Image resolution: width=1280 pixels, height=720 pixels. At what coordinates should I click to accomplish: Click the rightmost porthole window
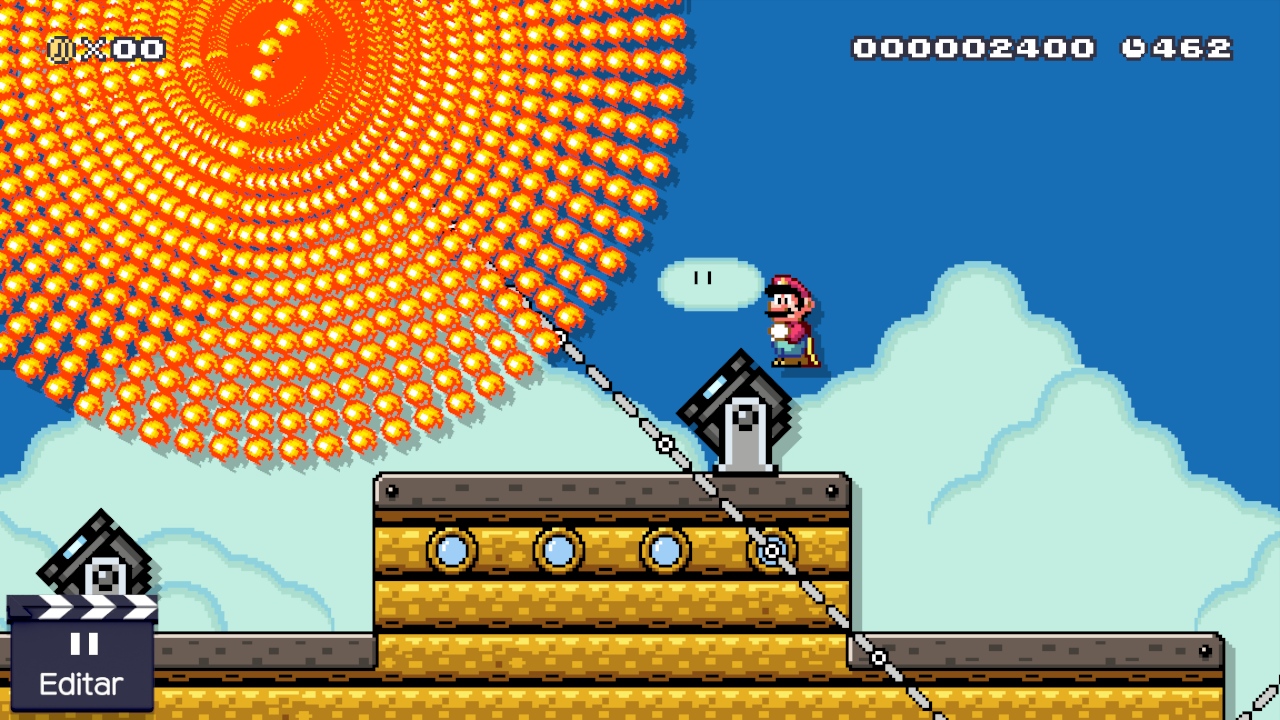tap(770, 550)
